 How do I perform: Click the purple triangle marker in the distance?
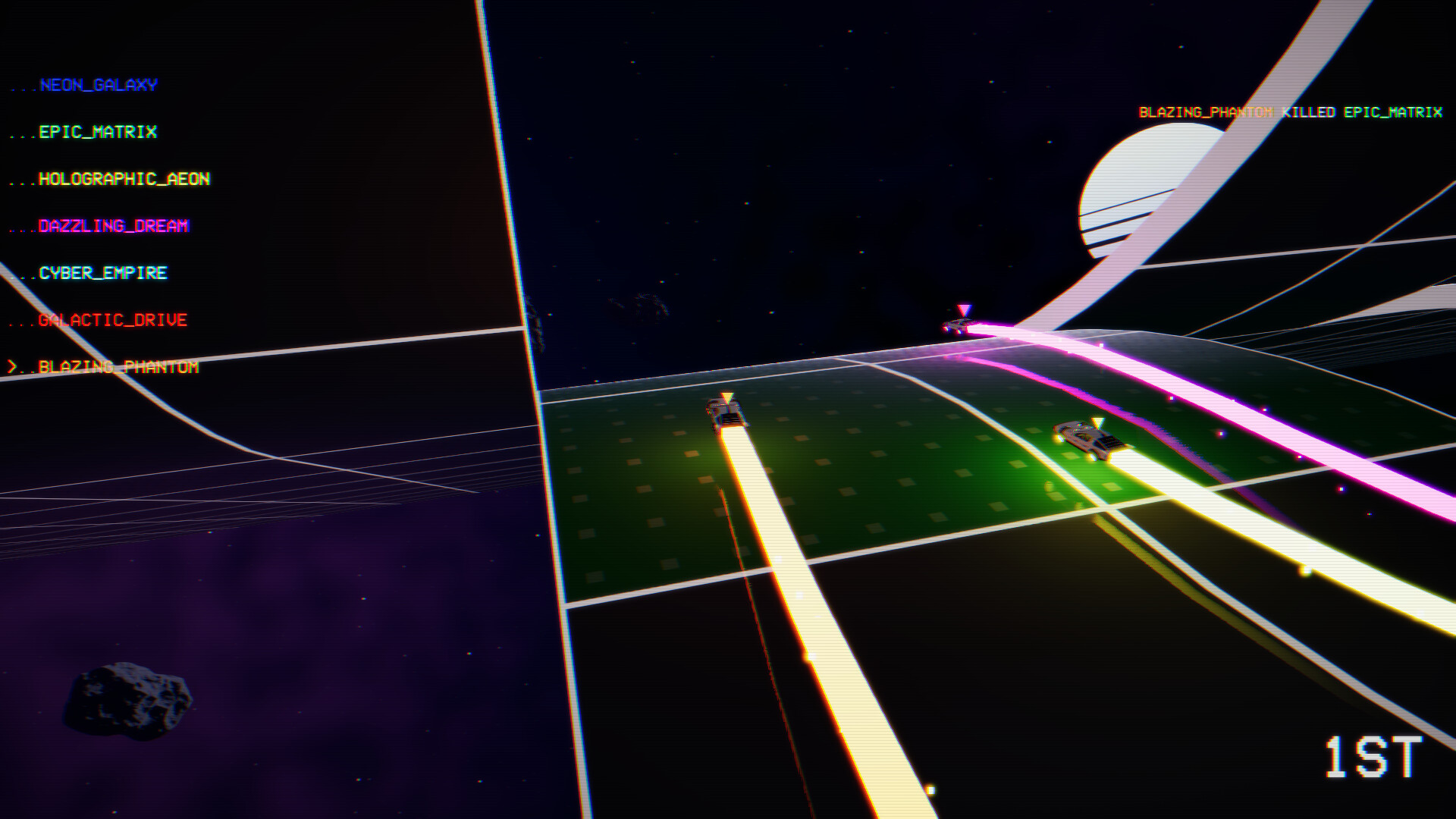963,309
